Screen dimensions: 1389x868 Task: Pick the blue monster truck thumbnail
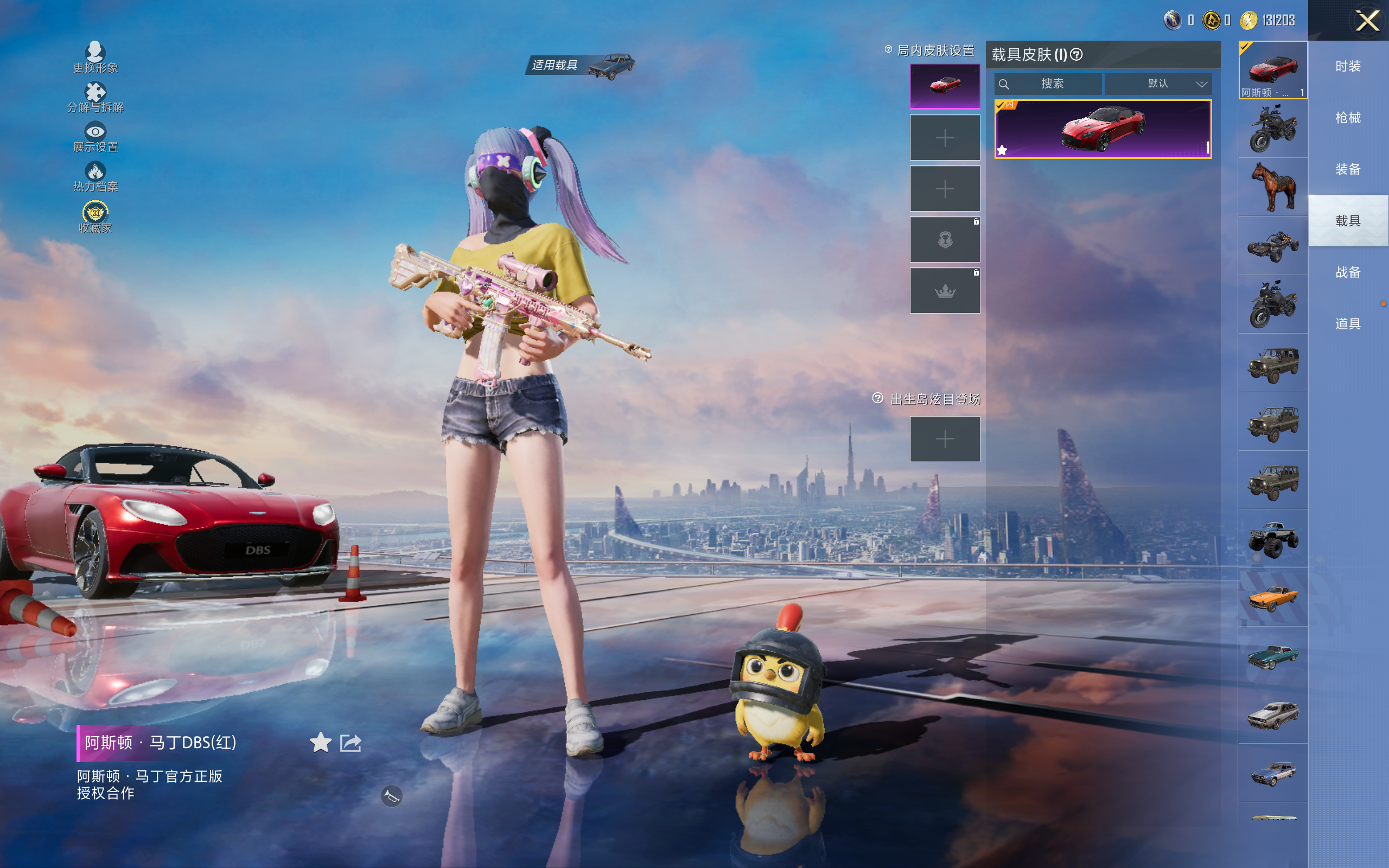(1273, 539)
